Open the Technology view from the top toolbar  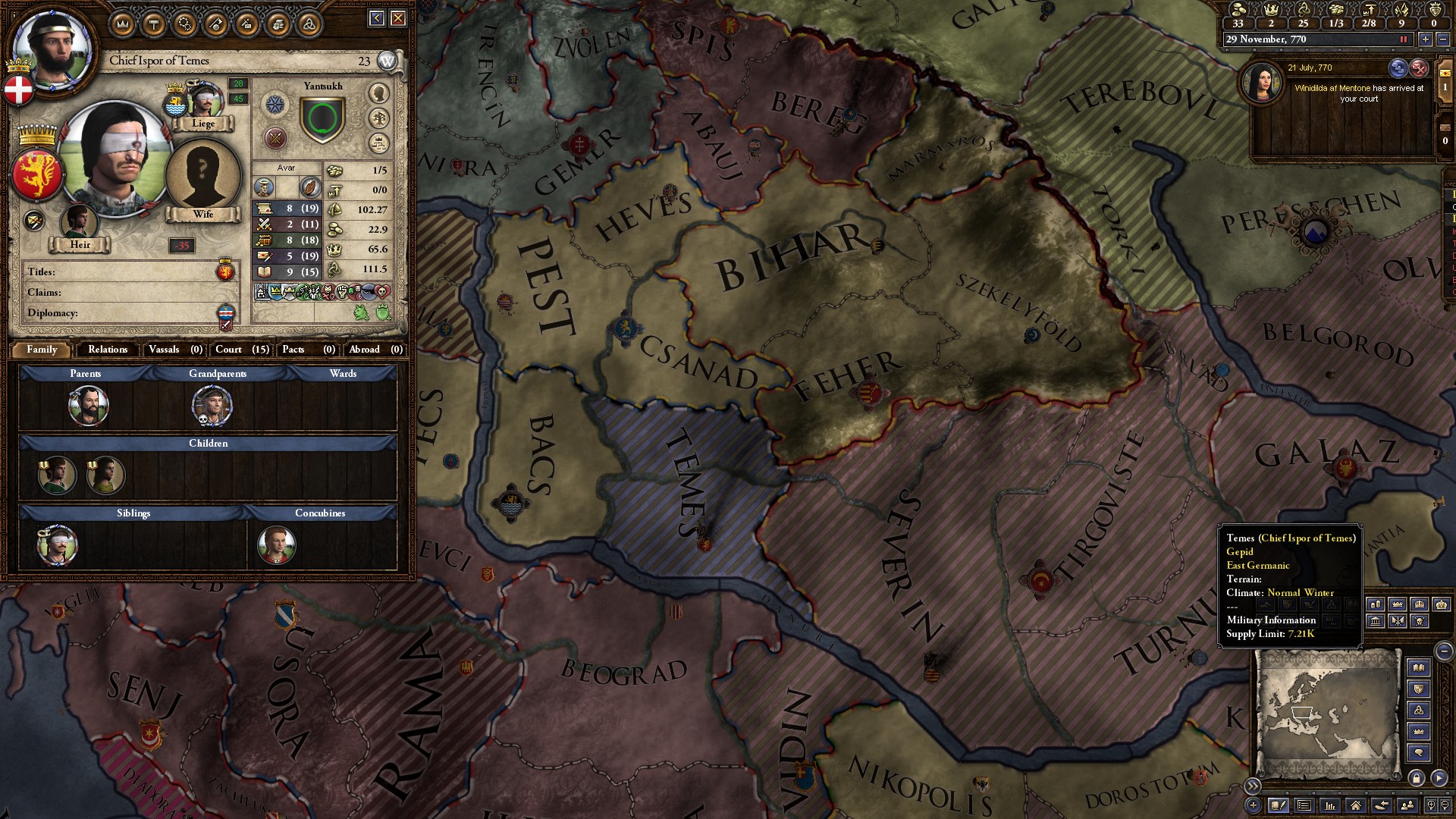(246, 24)
